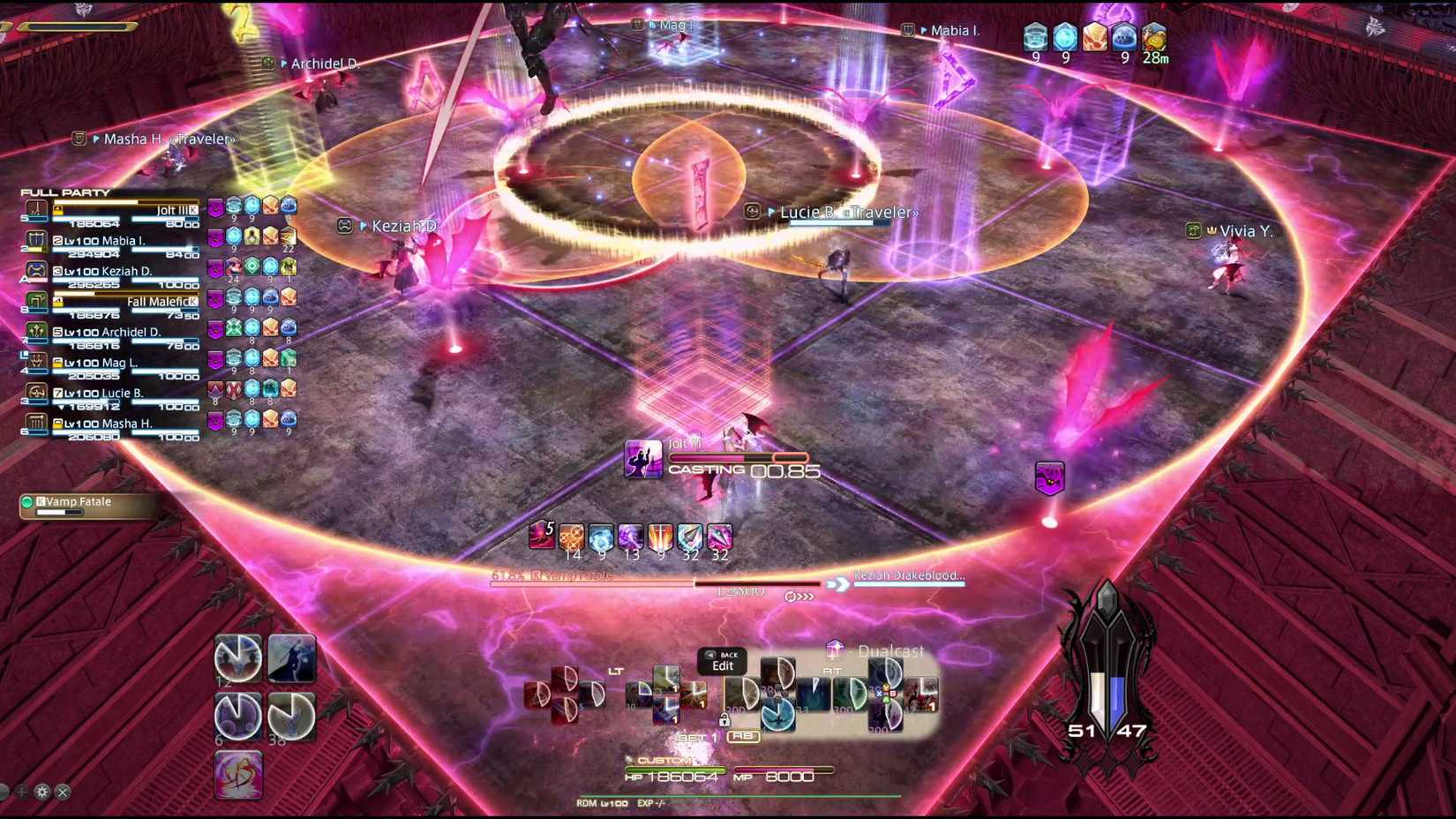Expand the Full Party list header
This screenshot has height=819, width=1456.
(x=66, y=192)
